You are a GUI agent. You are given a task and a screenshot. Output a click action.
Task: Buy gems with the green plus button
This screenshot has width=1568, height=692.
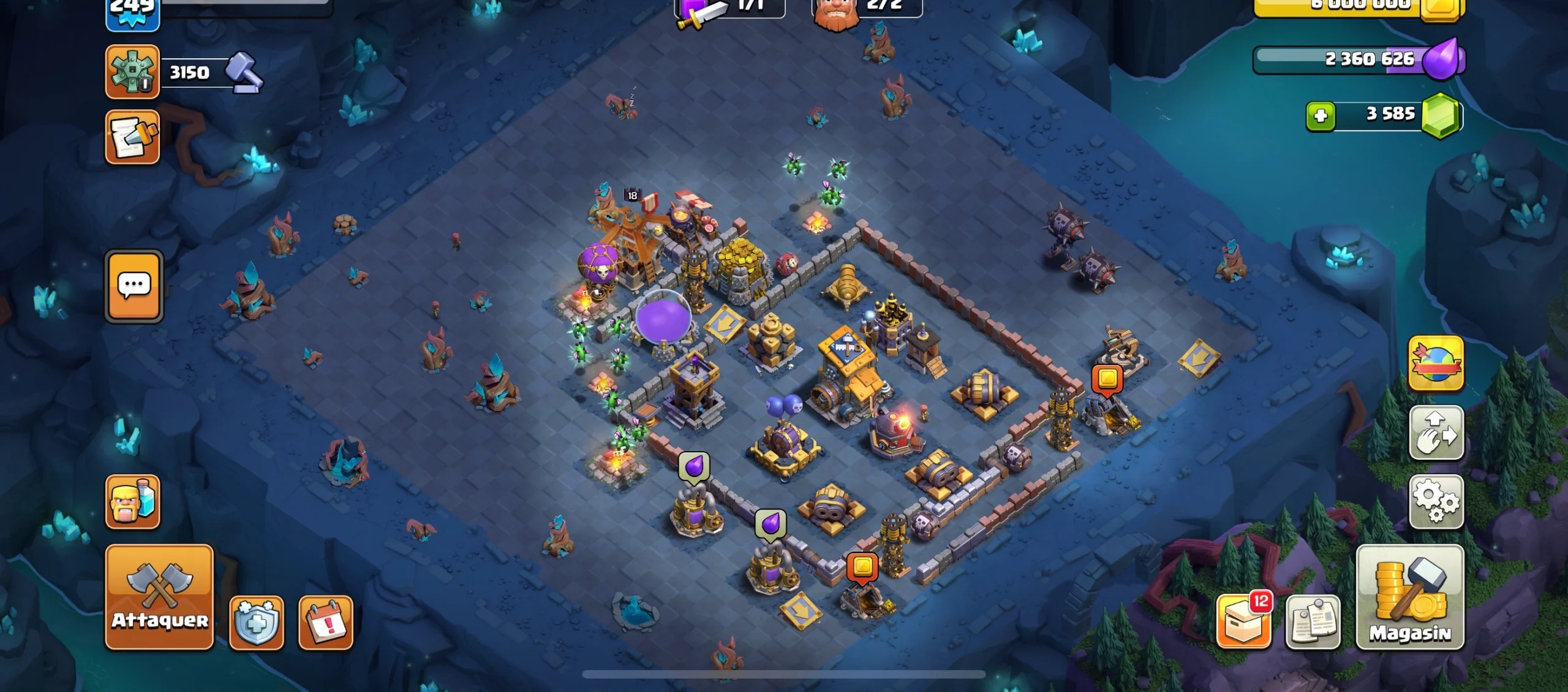pos(1322,114)
